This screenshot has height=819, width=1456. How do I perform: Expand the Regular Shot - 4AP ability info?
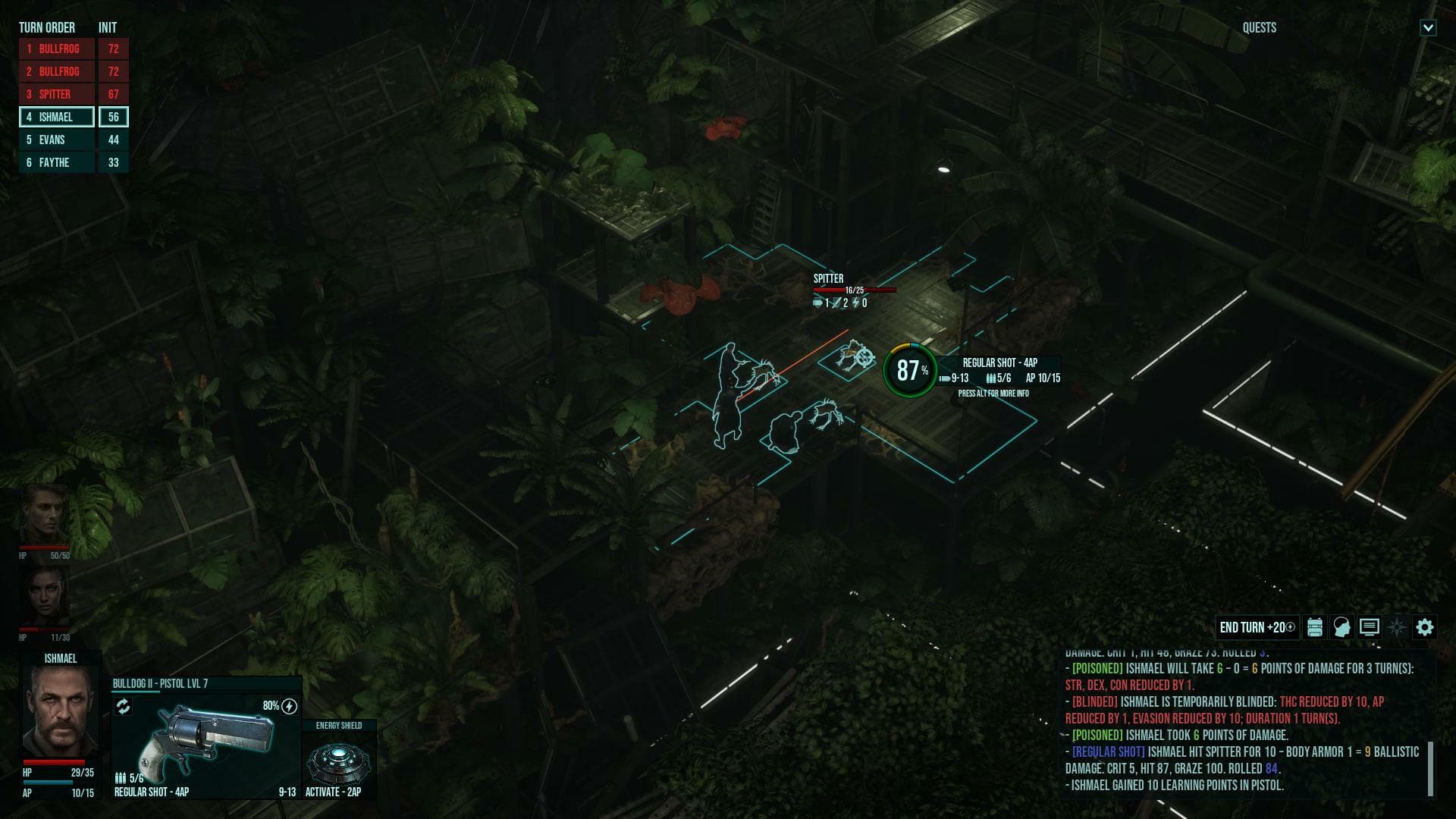click(999, 362)
